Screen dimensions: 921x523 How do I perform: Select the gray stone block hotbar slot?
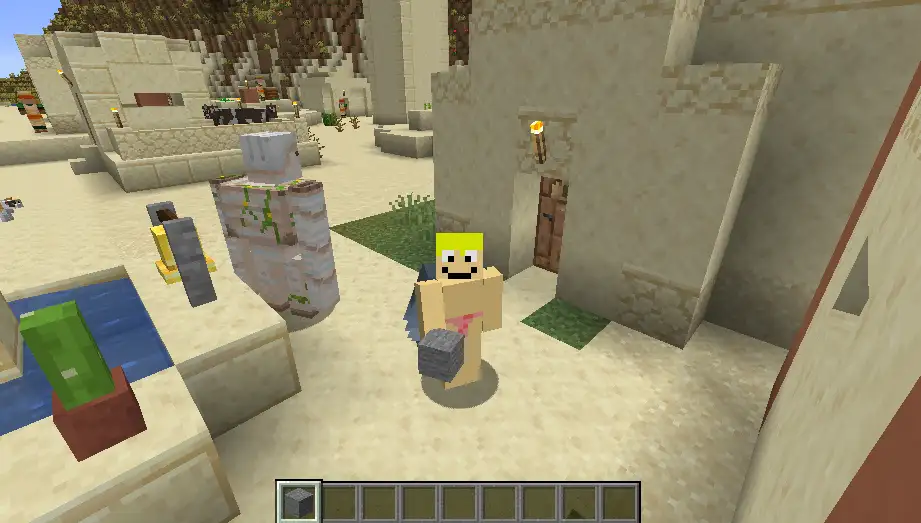pos(297,501)
